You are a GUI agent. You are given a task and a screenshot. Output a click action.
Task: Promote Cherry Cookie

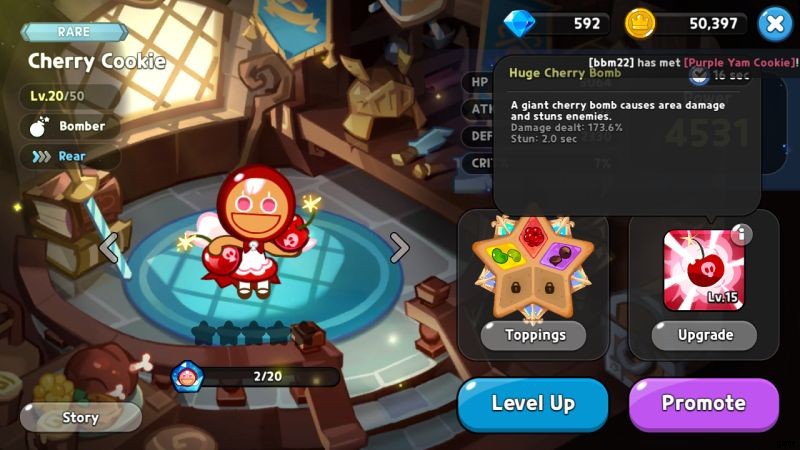703,404
